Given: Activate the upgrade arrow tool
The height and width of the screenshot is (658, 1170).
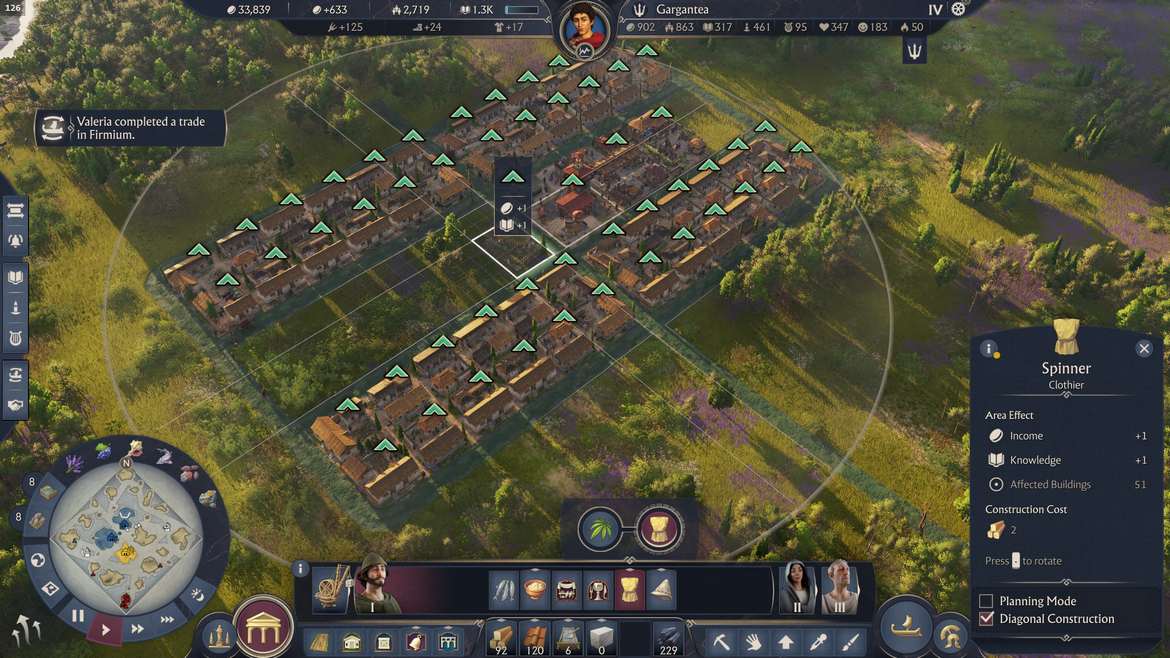Looking at the screenshot, I should pos(786,641).
